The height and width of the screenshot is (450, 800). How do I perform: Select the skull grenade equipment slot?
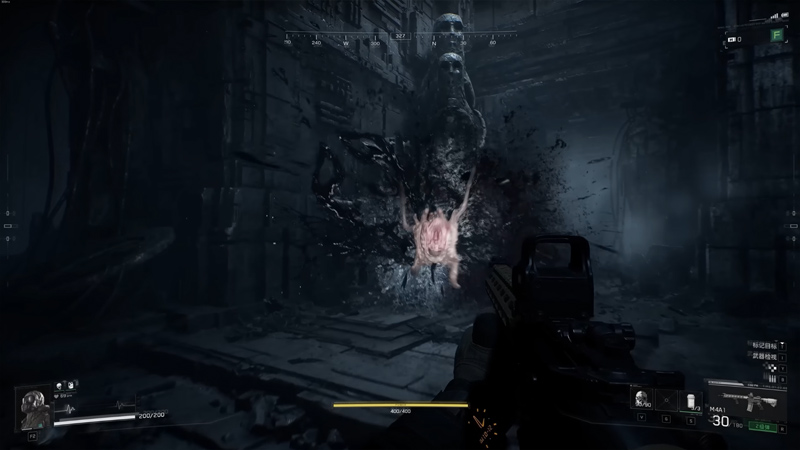[x=641, y=399]
